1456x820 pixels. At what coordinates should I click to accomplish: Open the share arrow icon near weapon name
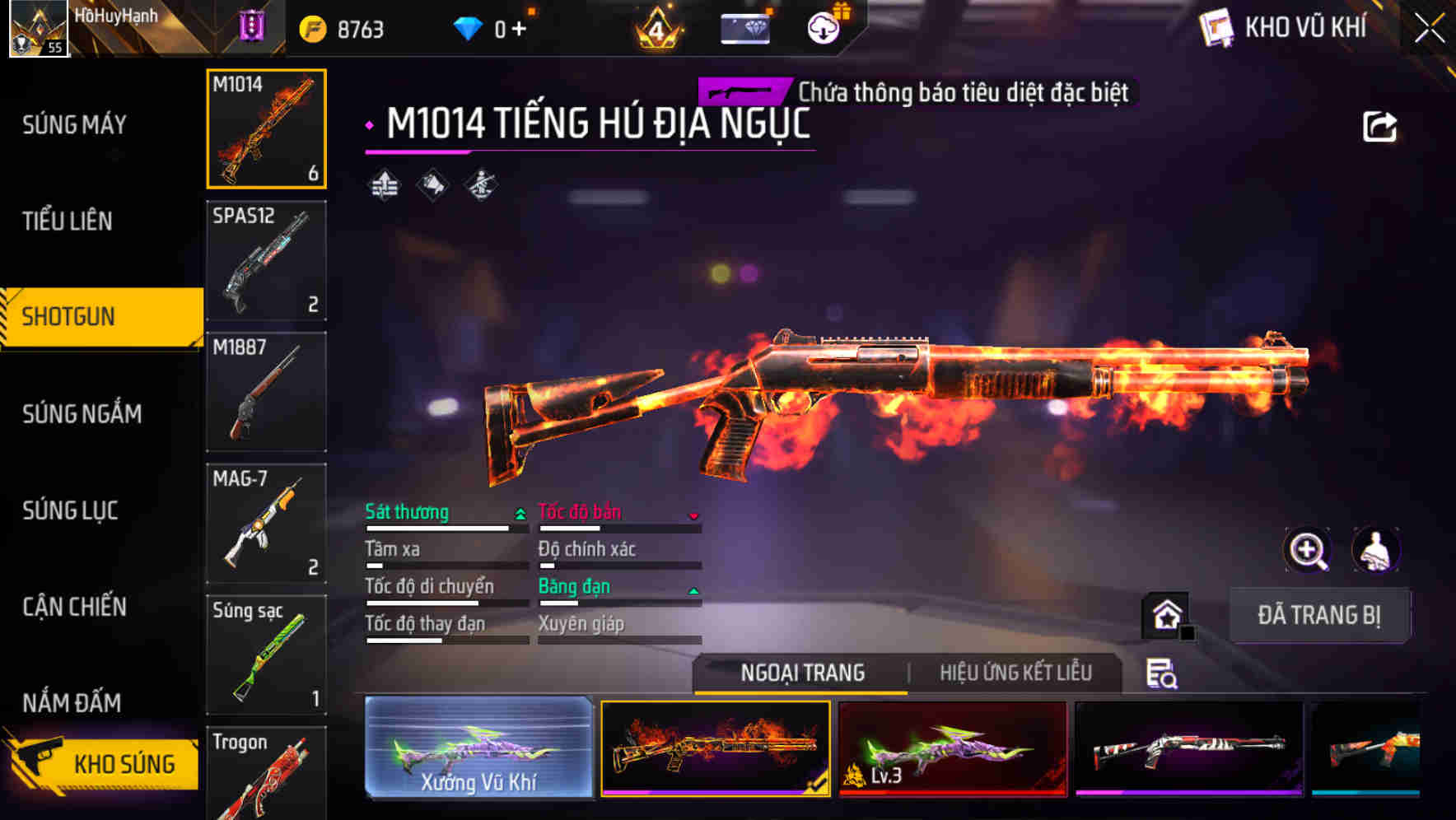[1380, 125]
